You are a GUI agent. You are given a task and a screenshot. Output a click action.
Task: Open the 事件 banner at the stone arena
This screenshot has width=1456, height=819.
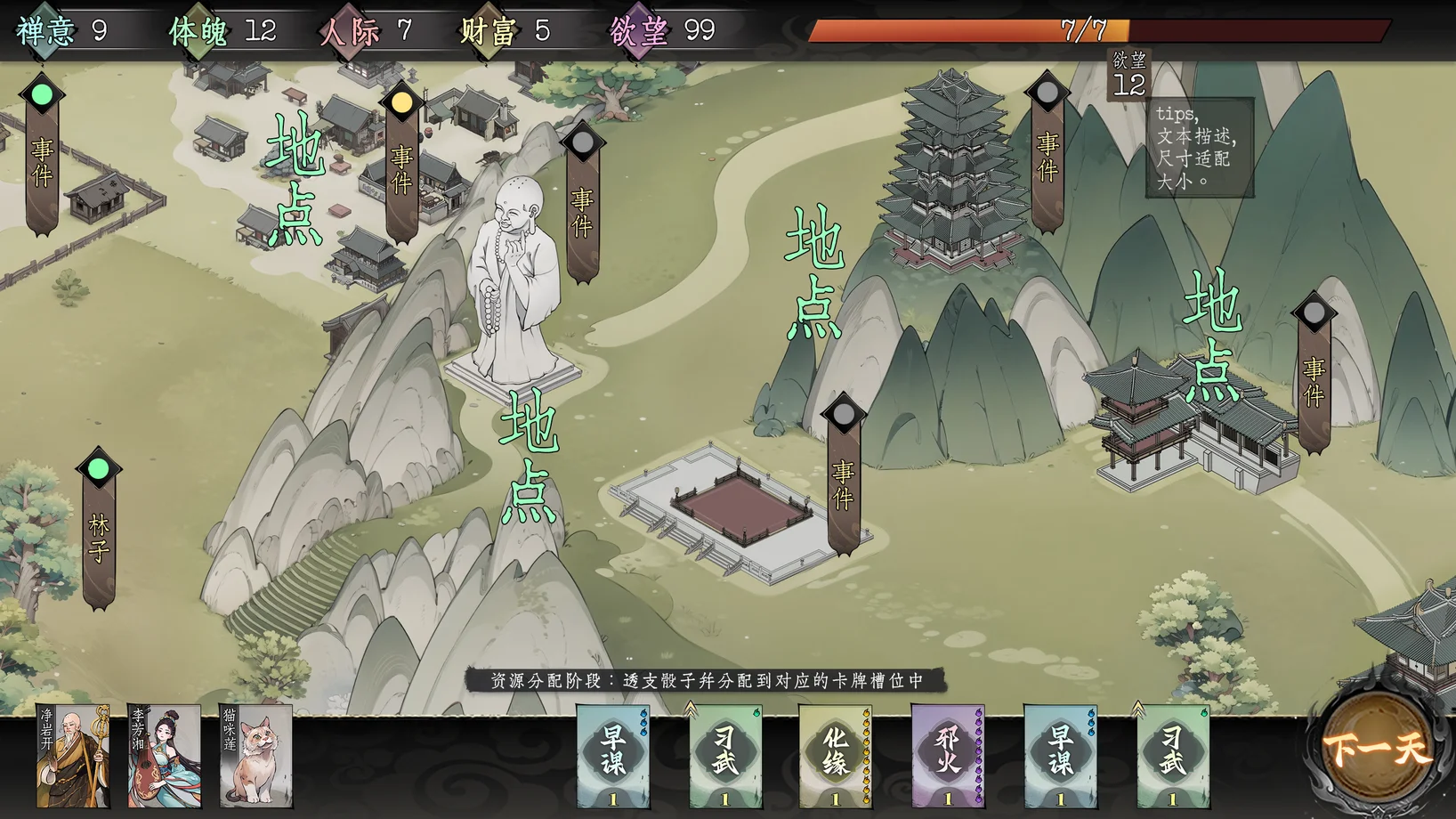tap(843, 481)
